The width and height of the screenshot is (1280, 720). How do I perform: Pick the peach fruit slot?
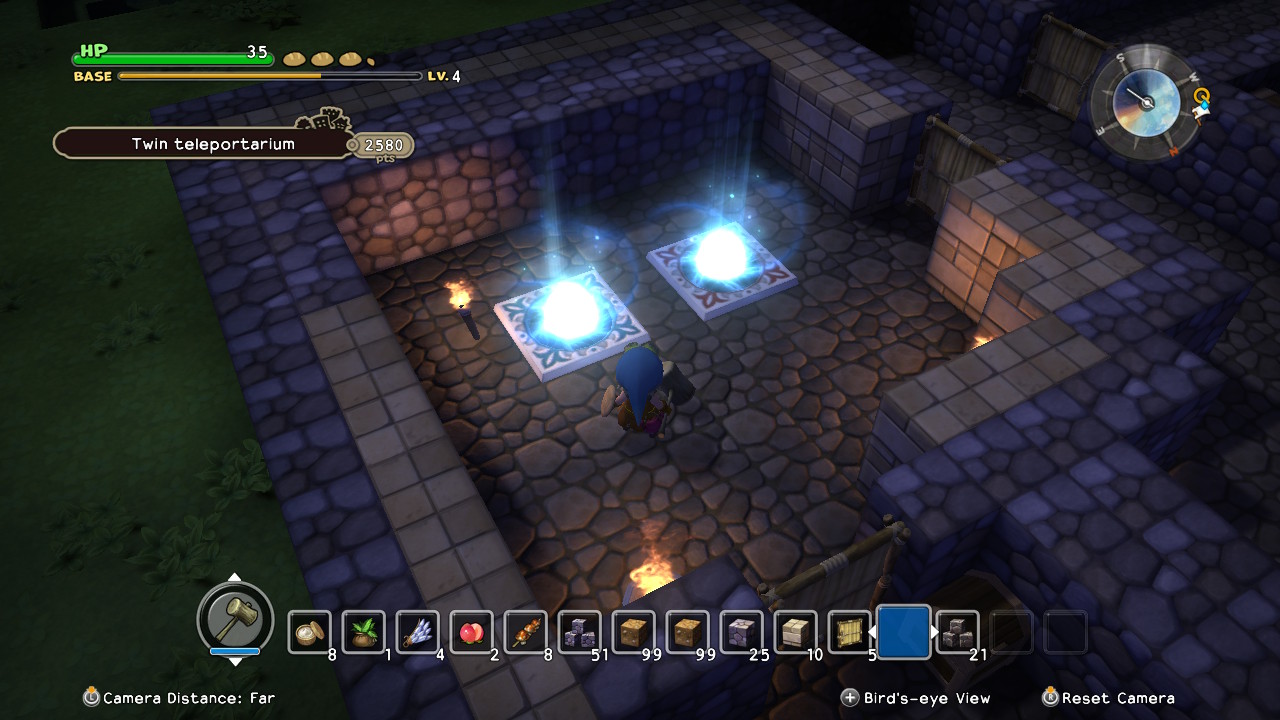click(x=471, y=632)
